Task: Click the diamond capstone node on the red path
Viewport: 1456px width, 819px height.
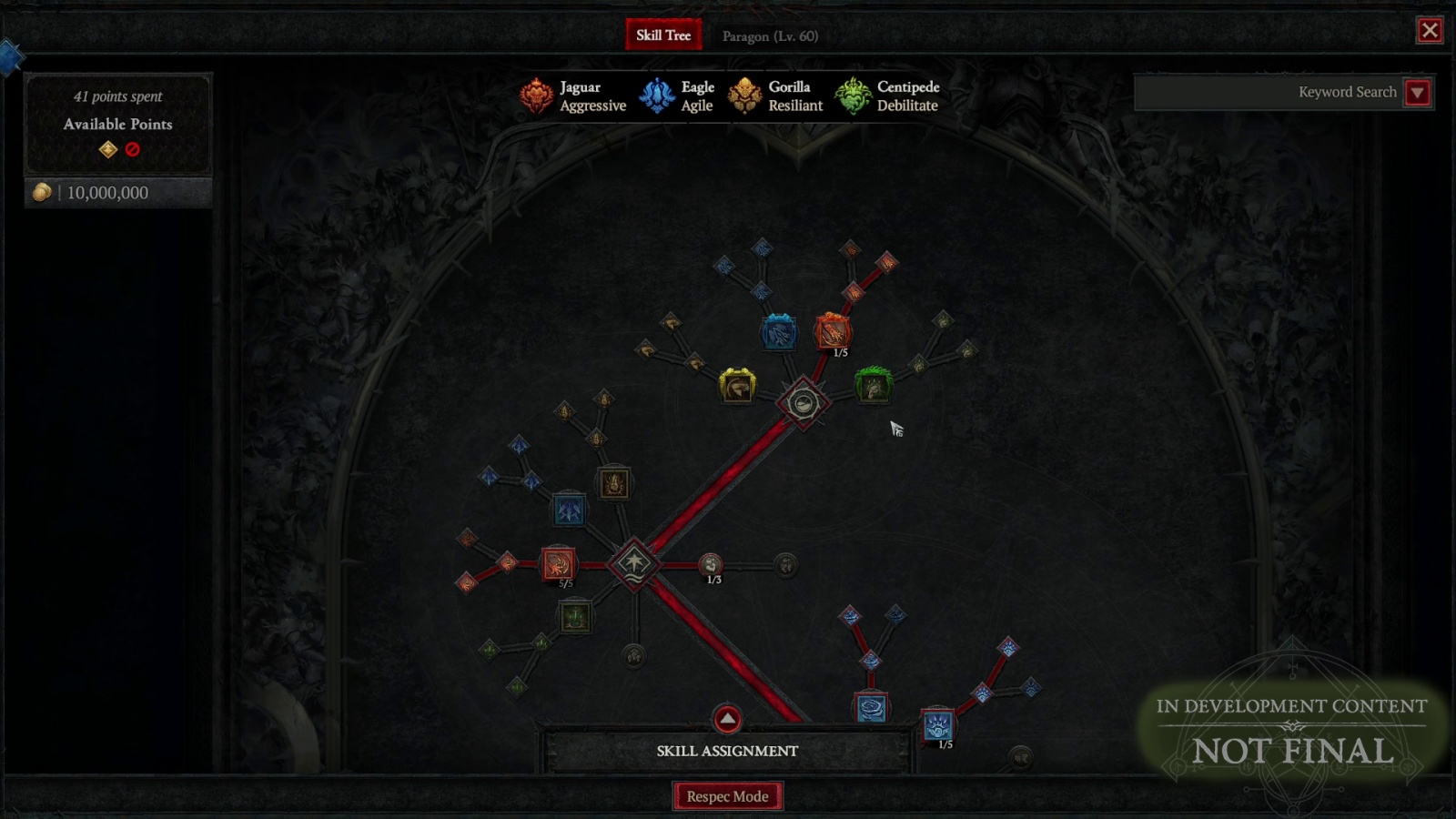Action: [x=802, y=401]
